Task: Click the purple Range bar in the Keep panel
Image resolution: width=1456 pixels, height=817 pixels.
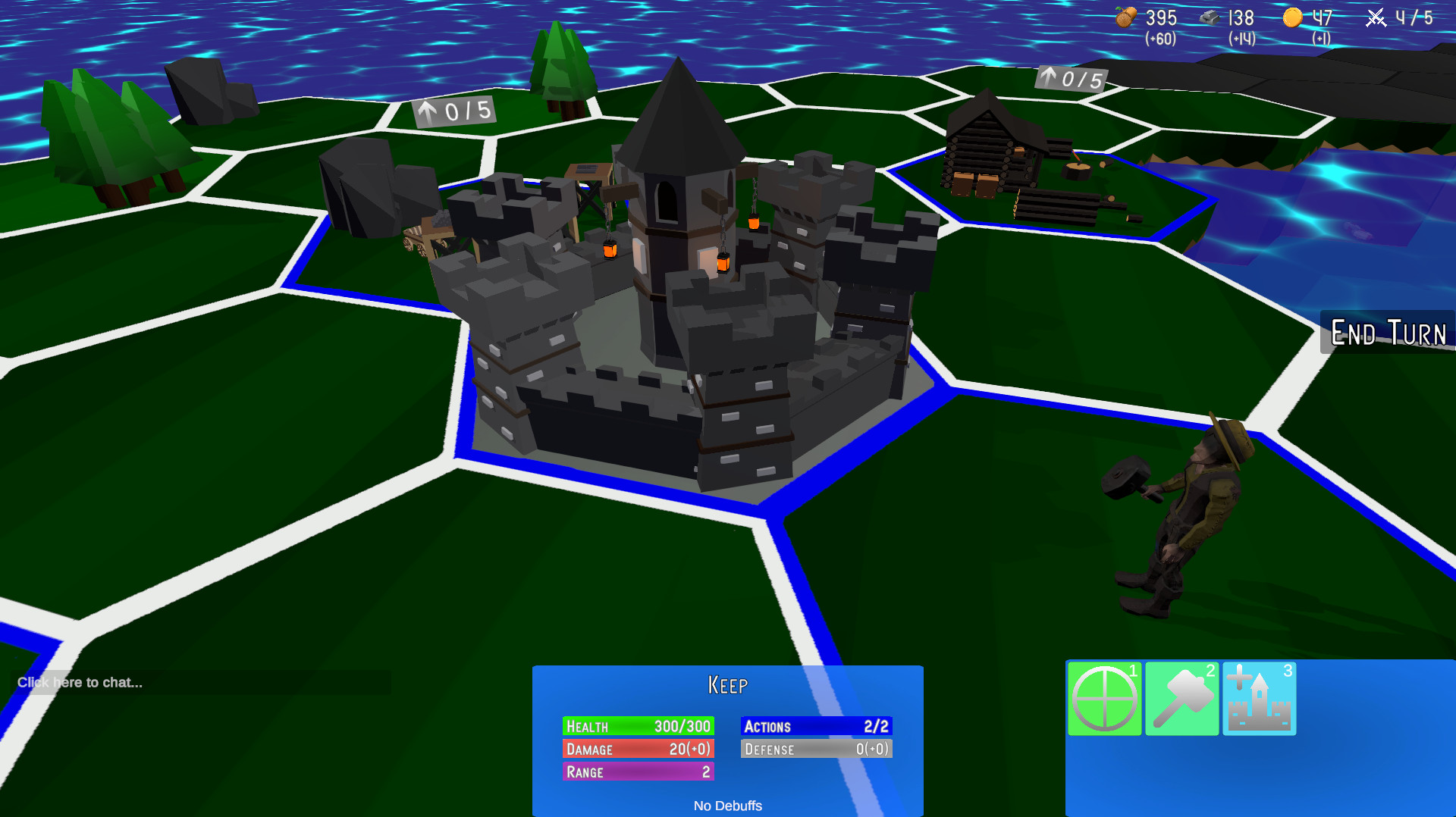Action: (637, 771)
